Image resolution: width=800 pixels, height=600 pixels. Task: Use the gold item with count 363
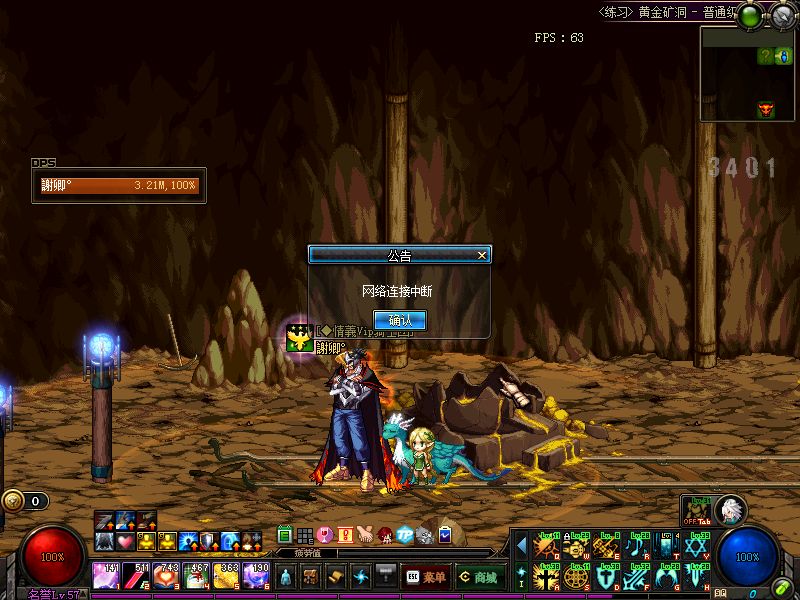click(x=226, y=576)
